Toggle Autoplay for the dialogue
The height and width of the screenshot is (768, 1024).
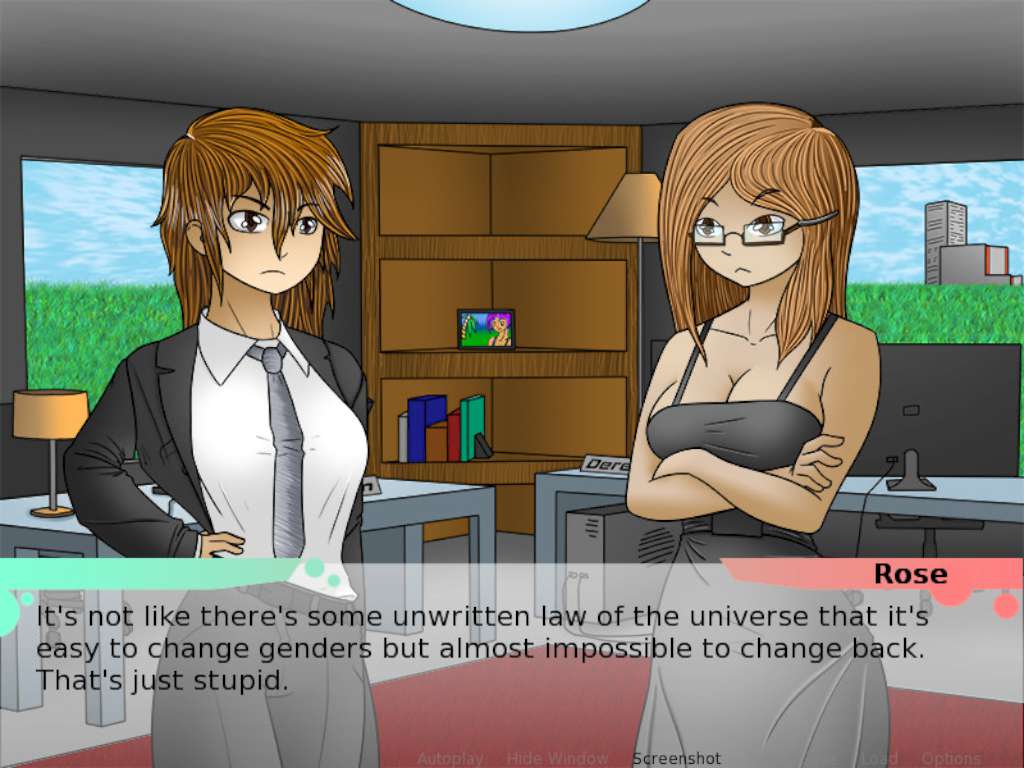pos(450,758)
